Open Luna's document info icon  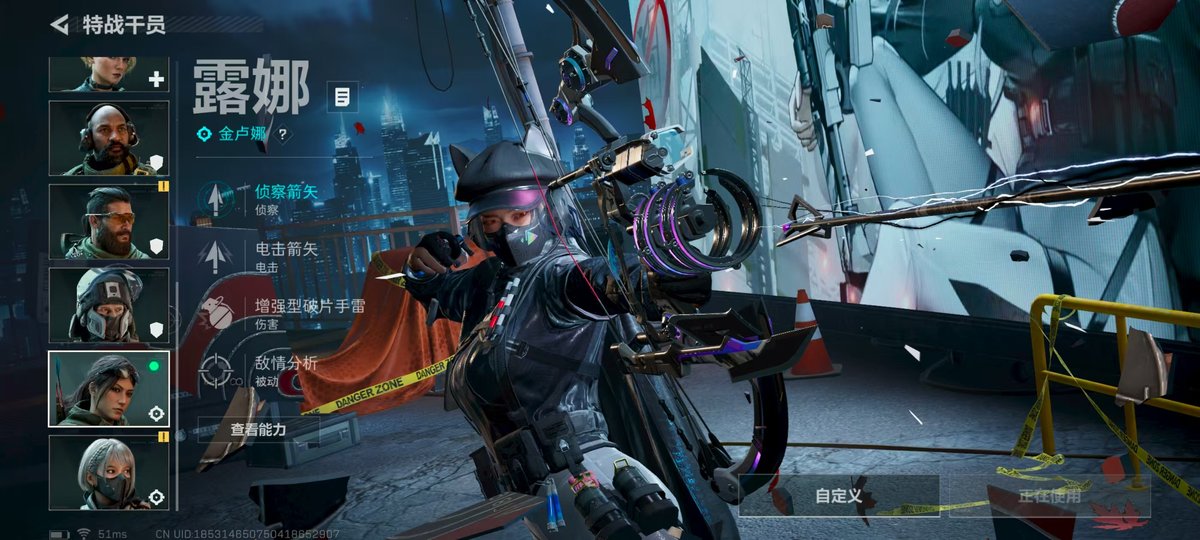pos(342,97)
